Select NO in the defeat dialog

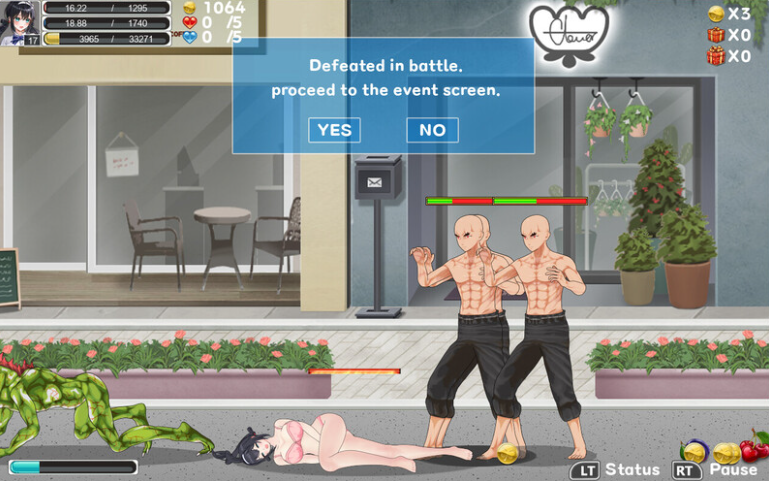tap(432, 130)
